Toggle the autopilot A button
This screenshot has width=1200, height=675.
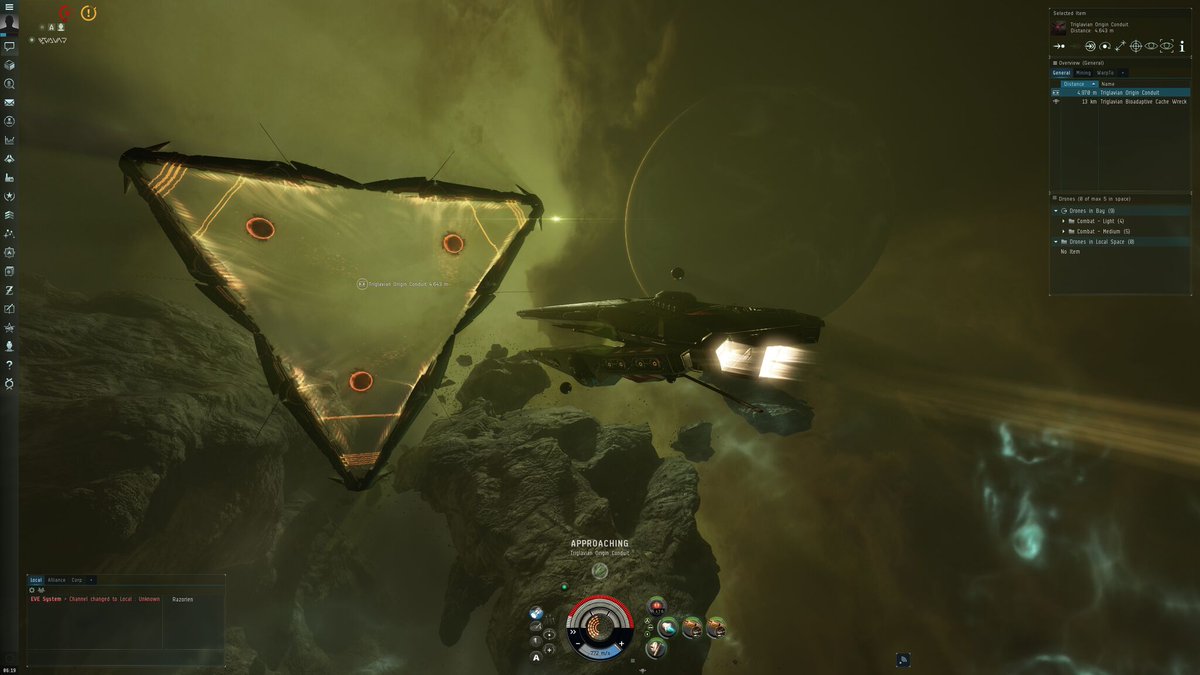[536, 657]
